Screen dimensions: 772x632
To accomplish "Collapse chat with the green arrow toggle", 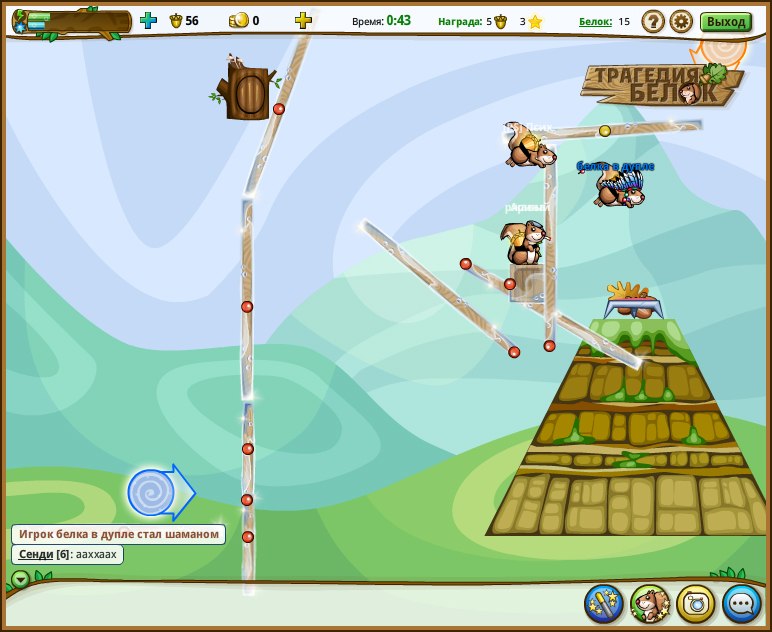I will pos(20,579).
